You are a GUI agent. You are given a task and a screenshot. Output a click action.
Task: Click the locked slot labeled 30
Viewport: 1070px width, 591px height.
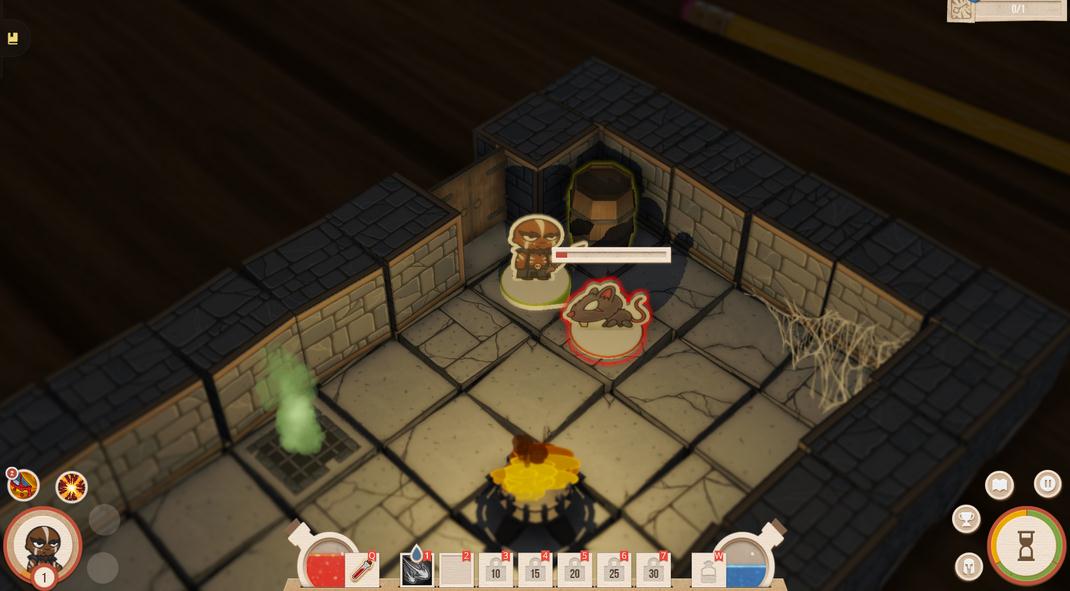(x=653, y=571)
